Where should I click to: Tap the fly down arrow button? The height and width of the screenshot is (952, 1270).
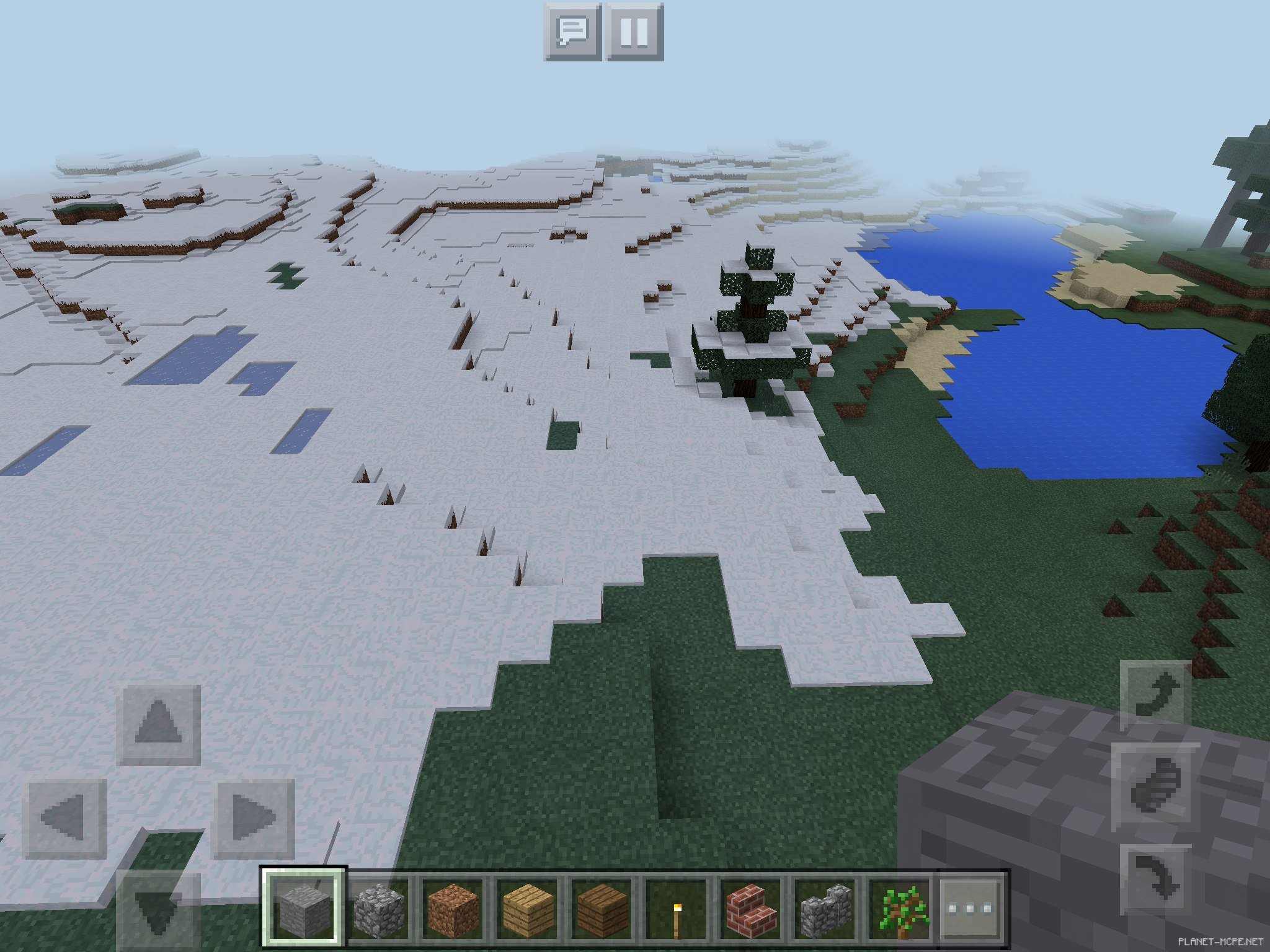click(1156, 879)
